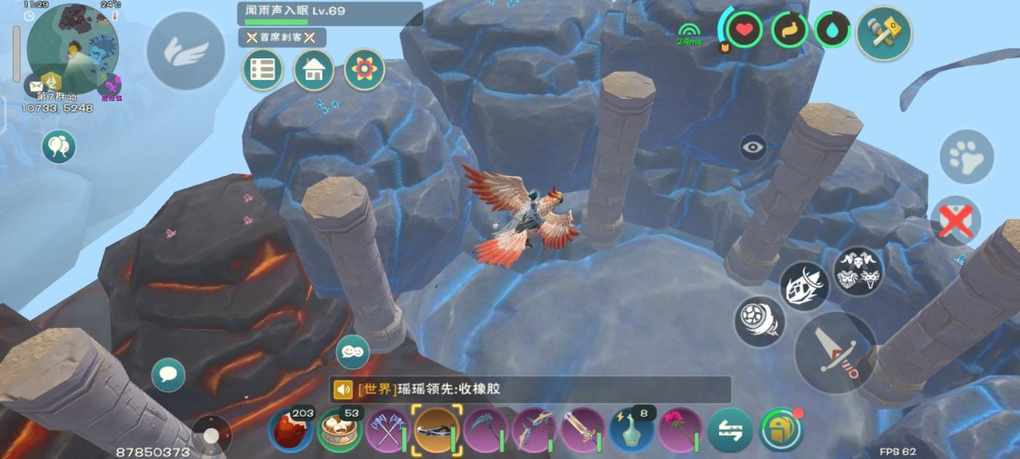Select the crossed axes hotbar slot
Image resolution: width=1020 pixels, height=459 pixels.
(x=387, y=431)
